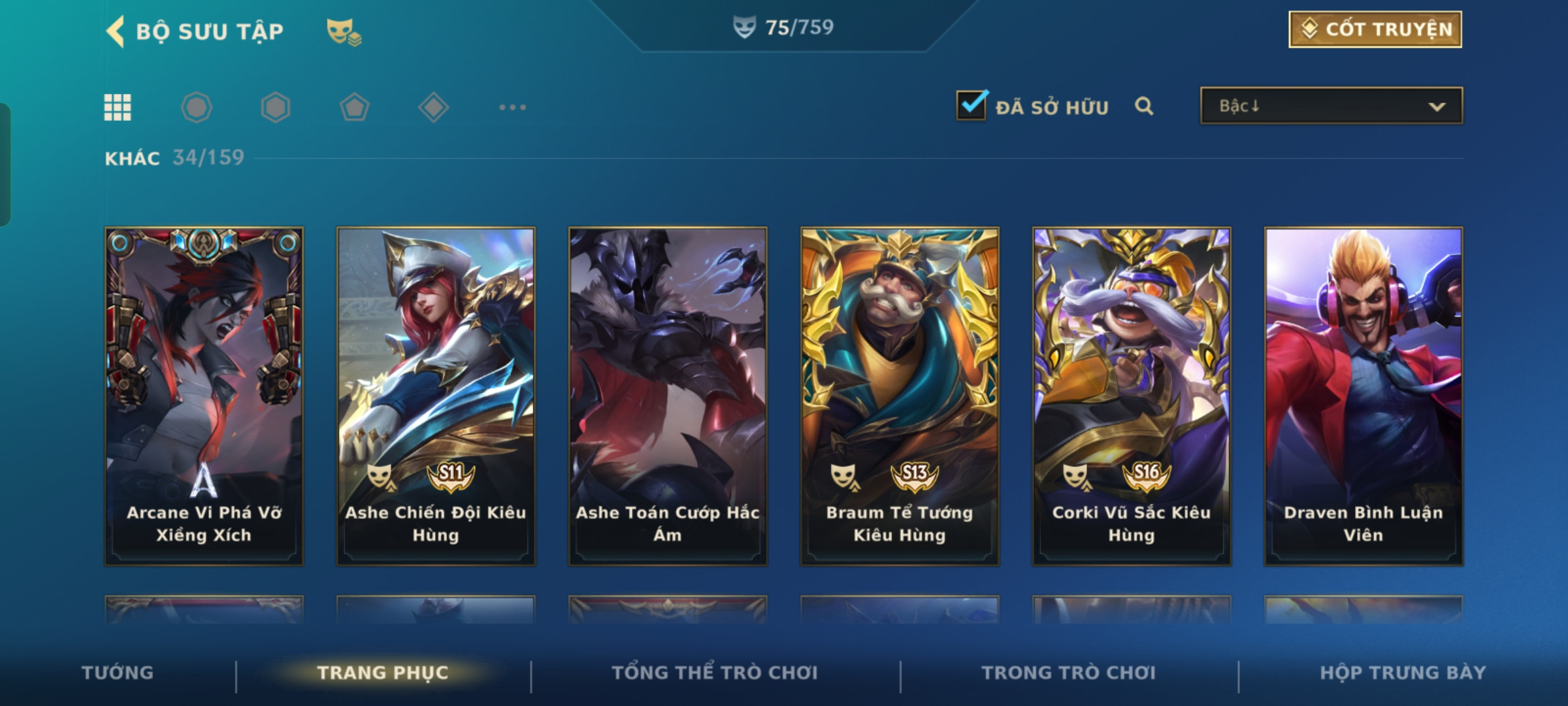The width and height of the screenshot is (1568, 706).
Task: Switch to the Trang Phục tab
Action: (383, 673)
